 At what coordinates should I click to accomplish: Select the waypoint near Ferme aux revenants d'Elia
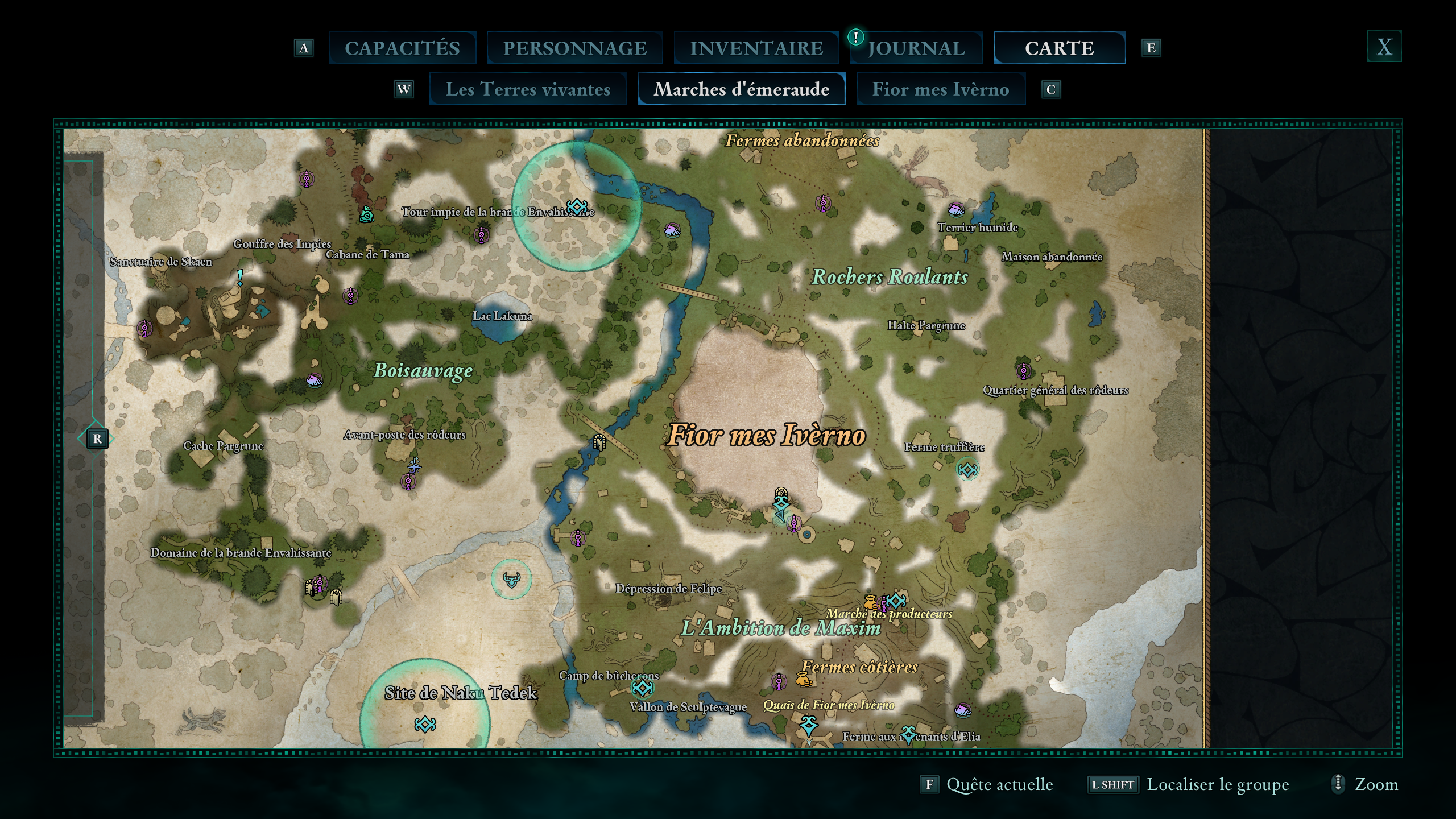tap(909, 735)
